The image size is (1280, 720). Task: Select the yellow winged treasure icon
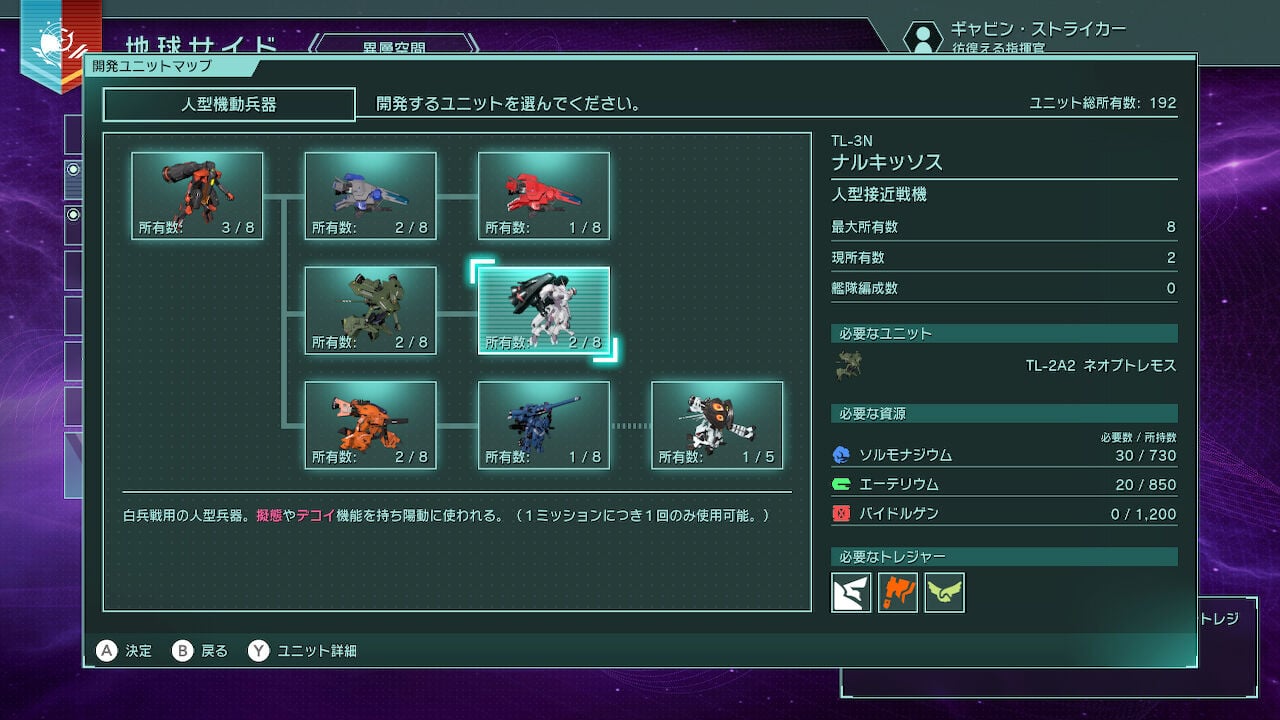946,592
